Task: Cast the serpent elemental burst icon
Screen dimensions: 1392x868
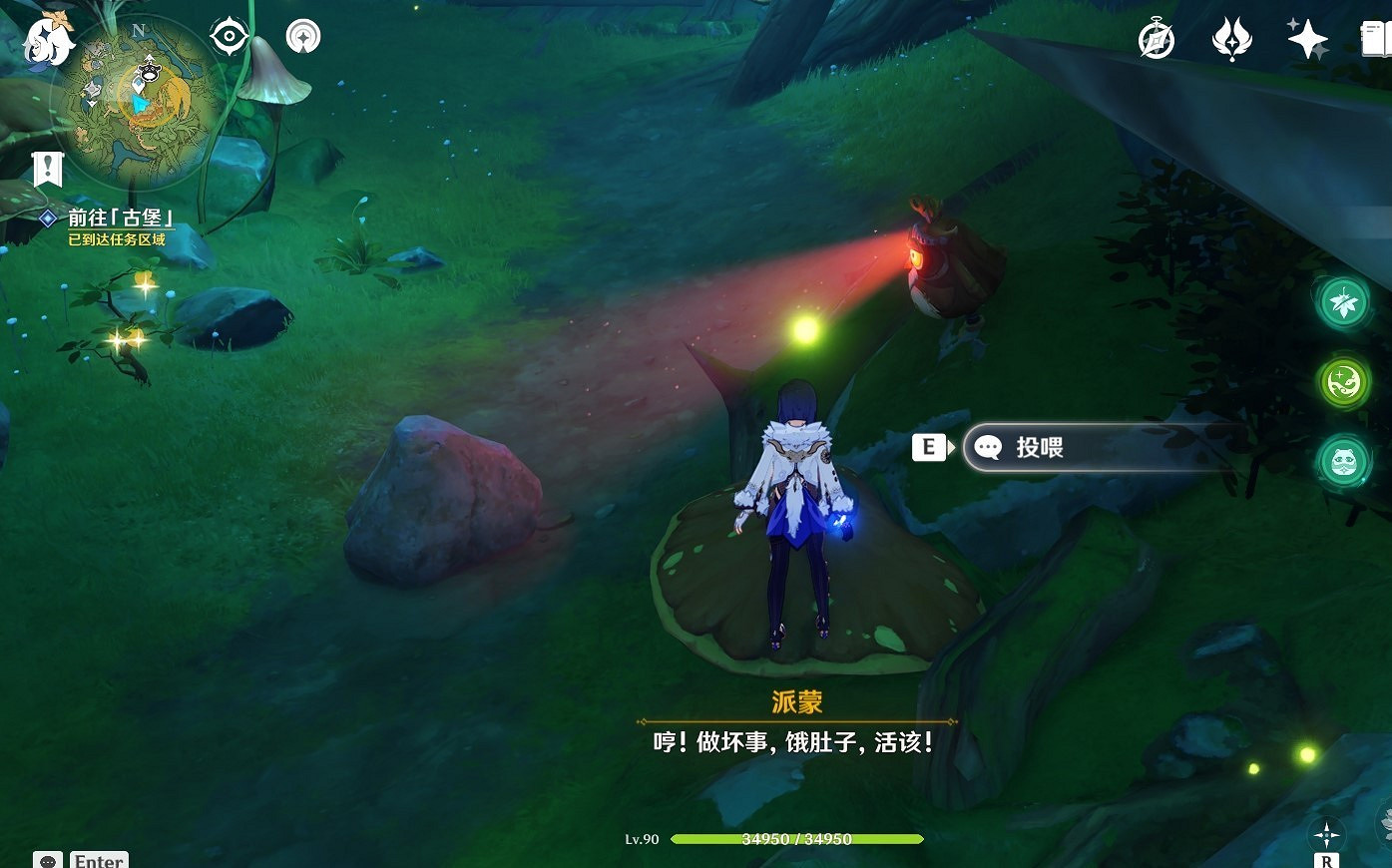Action: pos(1342,383)
